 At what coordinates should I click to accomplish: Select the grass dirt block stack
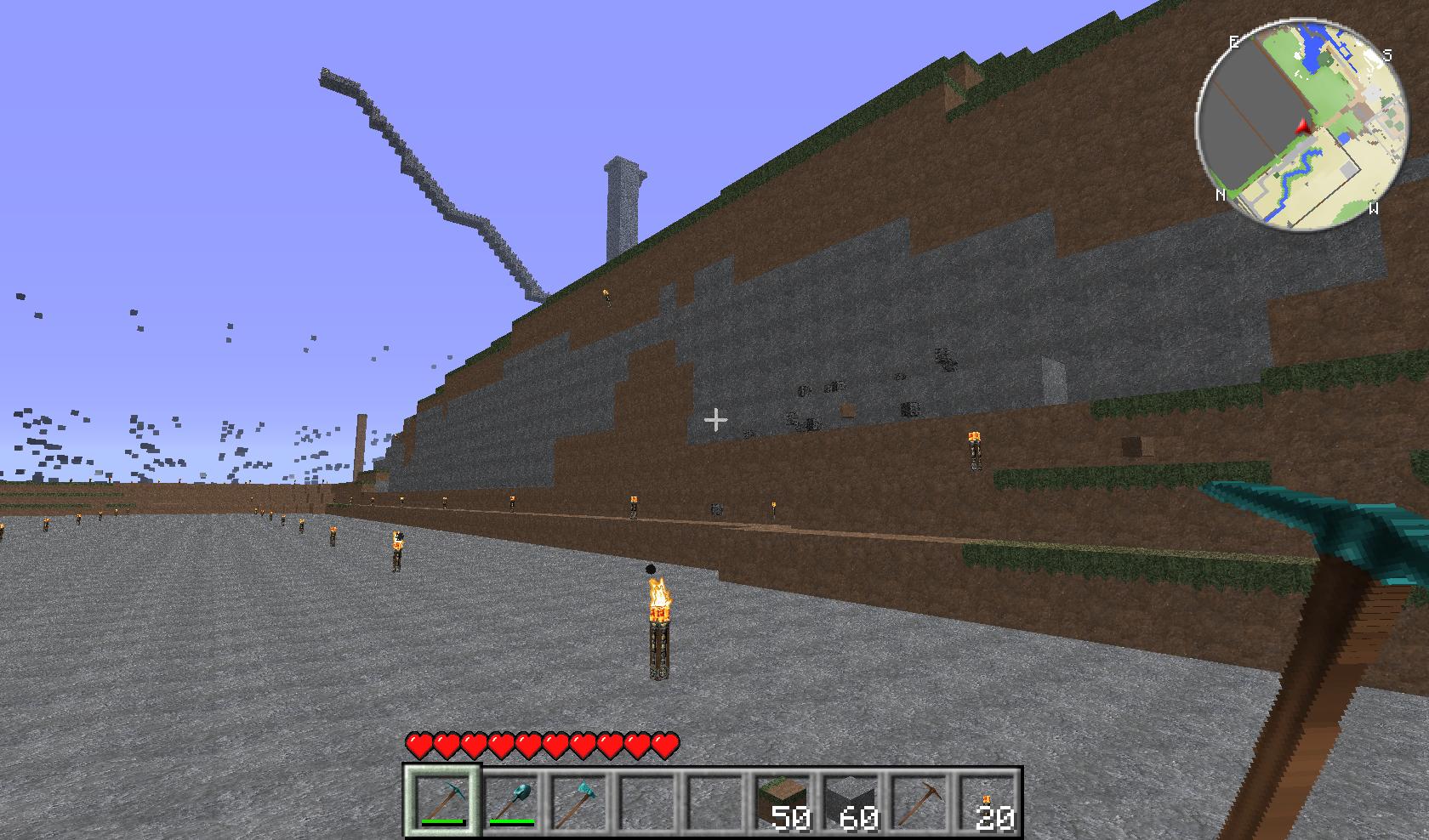coord(782,801)
